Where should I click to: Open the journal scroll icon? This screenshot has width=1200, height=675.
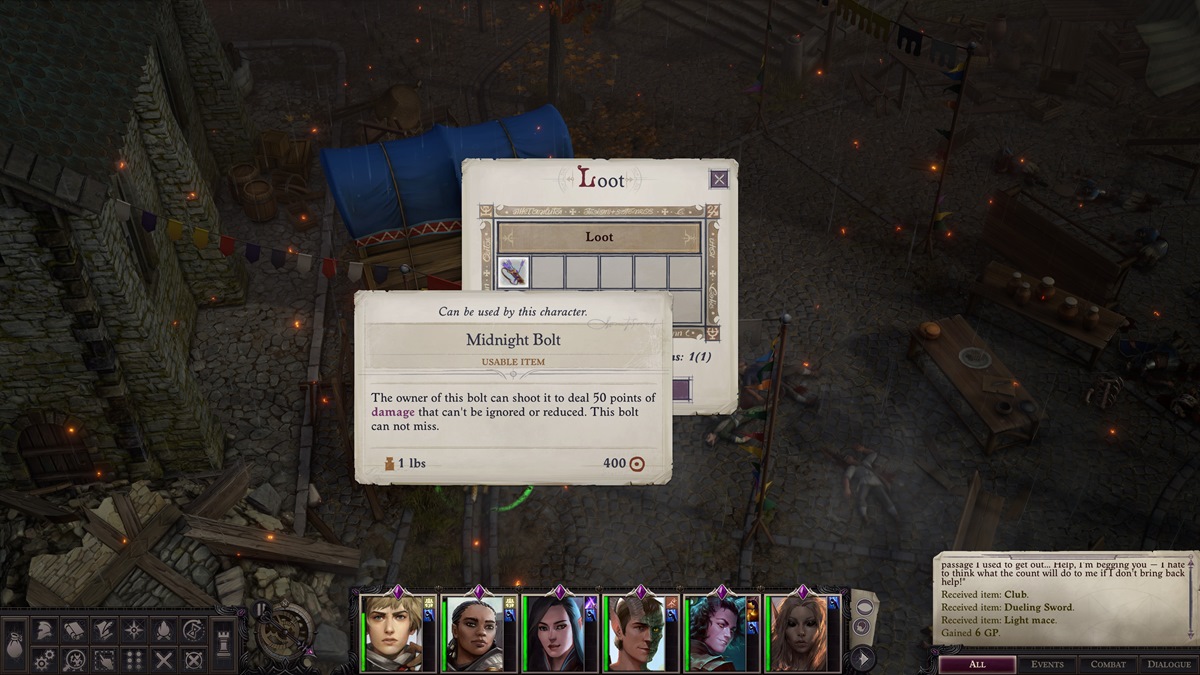[x=74, y=630]
